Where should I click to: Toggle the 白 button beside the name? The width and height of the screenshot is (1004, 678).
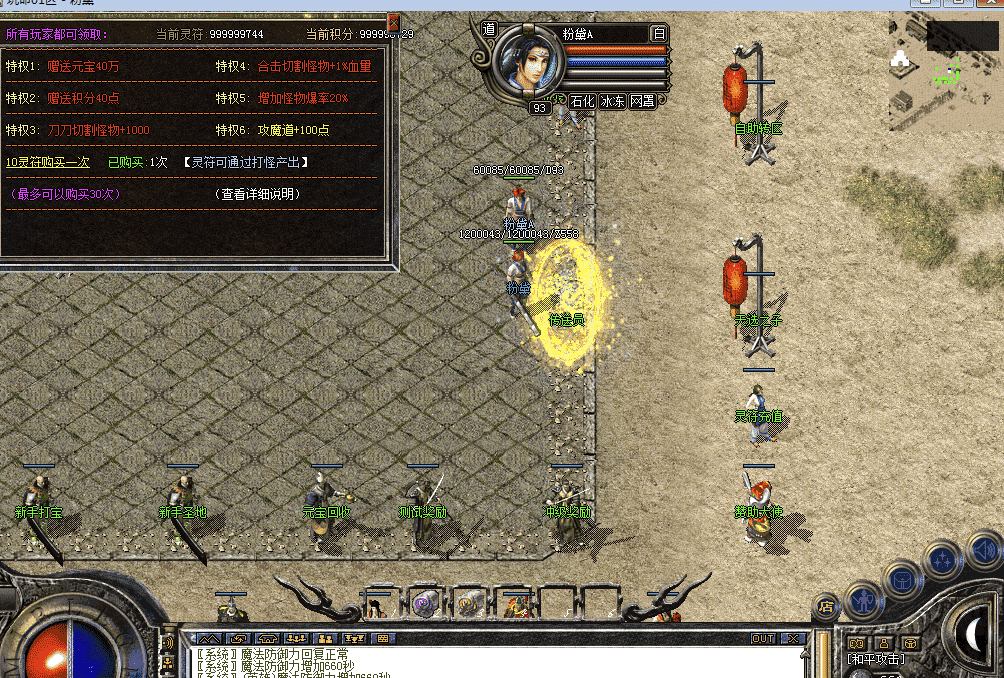coord(658,33)
